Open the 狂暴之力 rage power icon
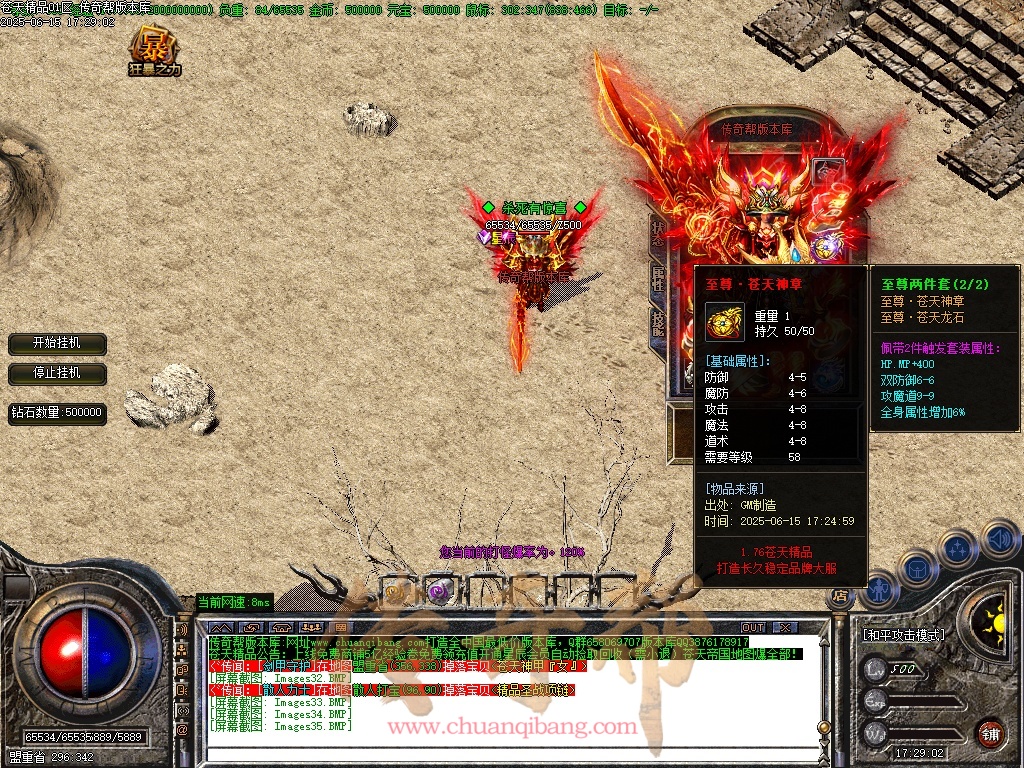 pyautogui.click(x=155, y=51)
